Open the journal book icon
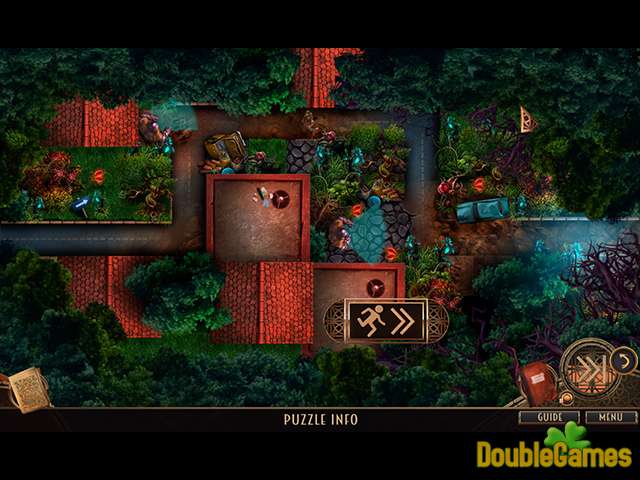Image resolution: width=640 pixels, height=480 pixels. (x=27, y=389)
